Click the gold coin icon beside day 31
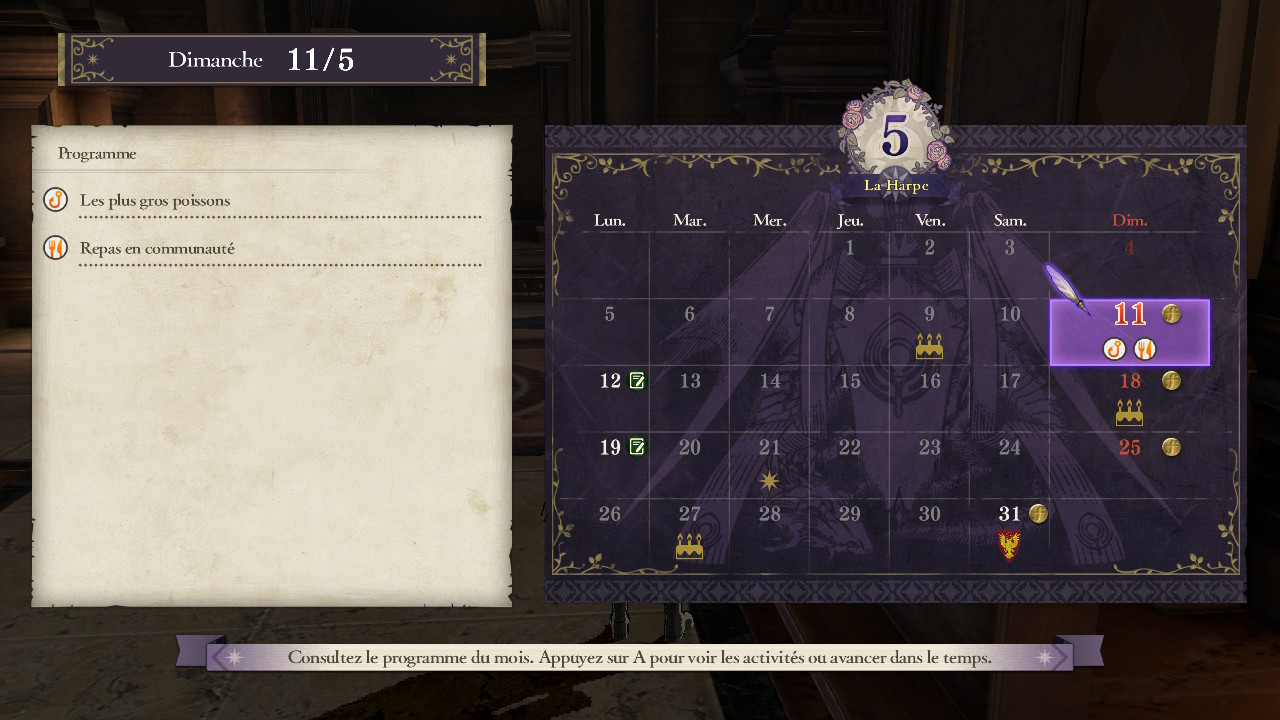The height and width of the screenshot is (720, 1280). pyautogui.click(x=1038, y=514)
